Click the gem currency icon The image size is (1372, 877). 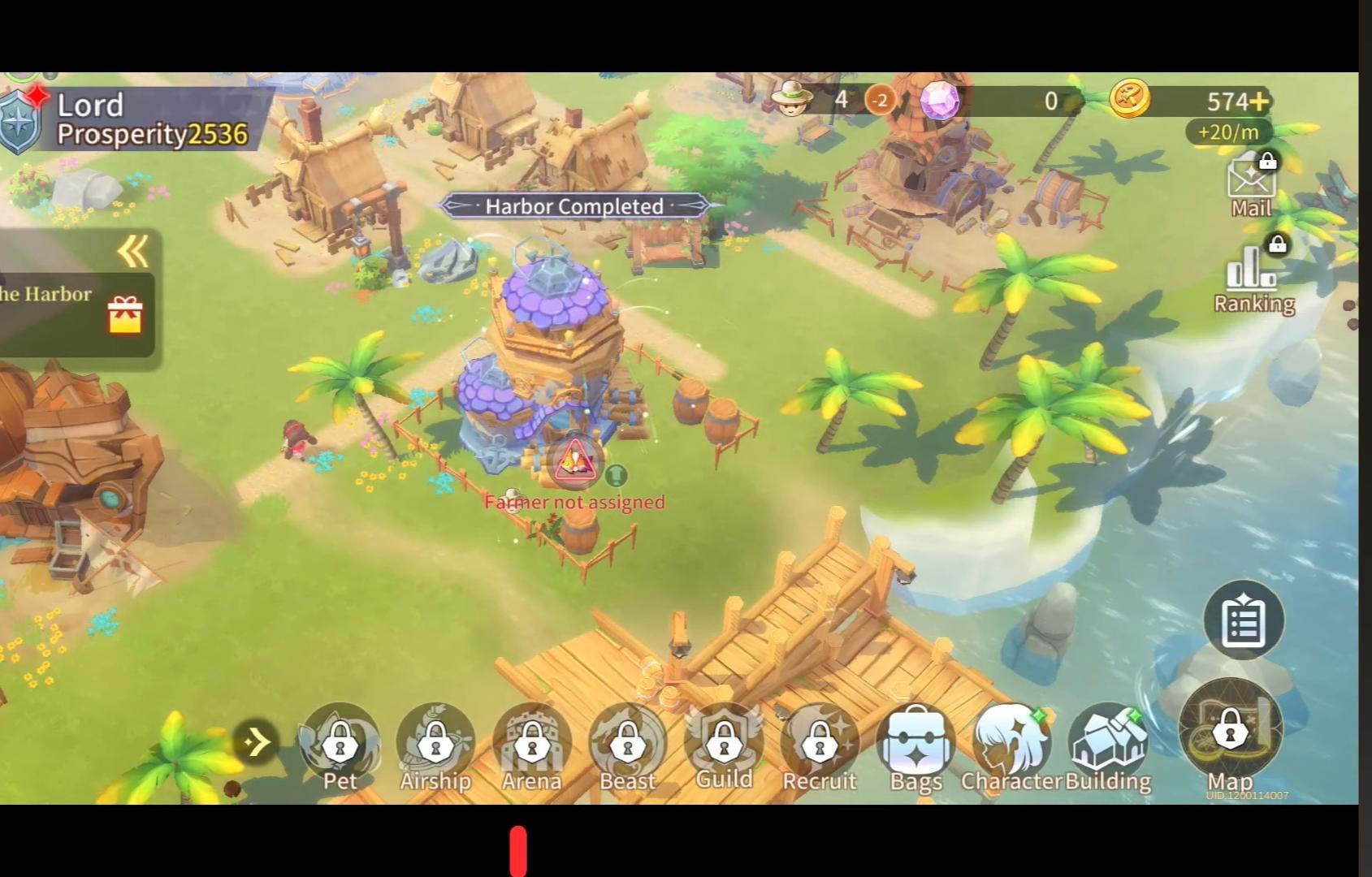(x=940, y=102)
